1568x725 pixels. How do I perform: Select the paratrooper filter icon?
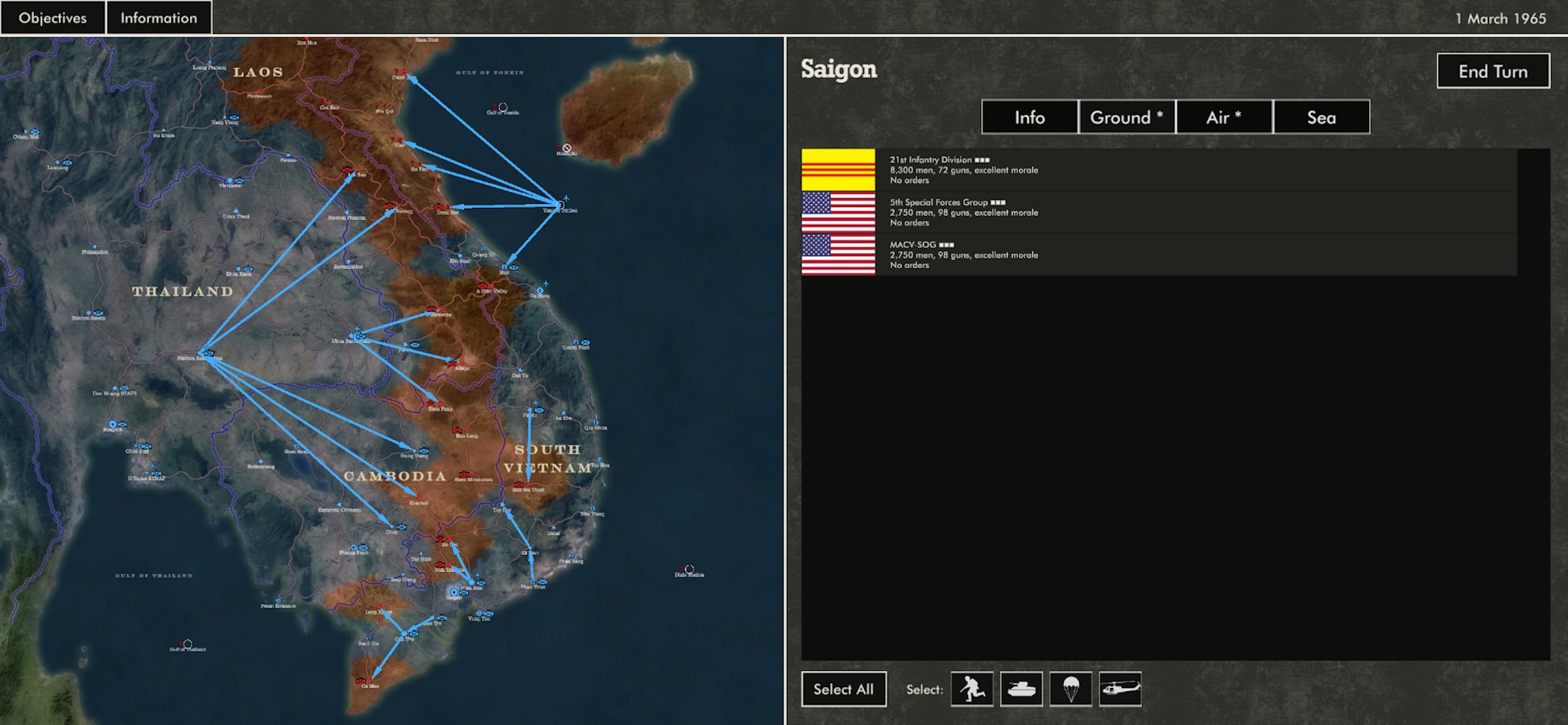click(1071, 690)
